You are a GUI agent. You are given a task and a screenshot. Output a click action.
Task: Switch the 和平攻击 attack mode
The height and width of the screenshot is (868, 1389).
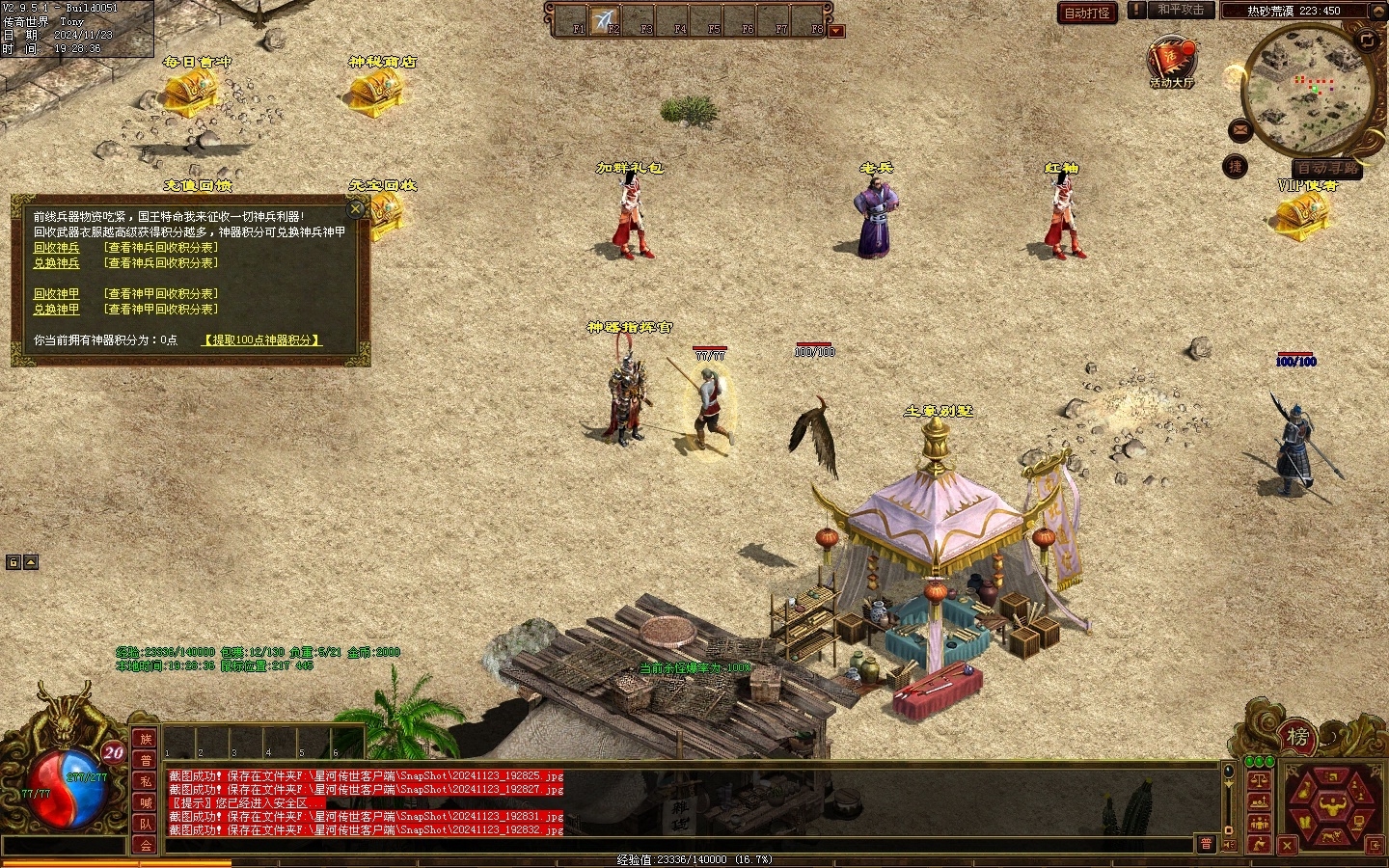[x=1181, y=11]
